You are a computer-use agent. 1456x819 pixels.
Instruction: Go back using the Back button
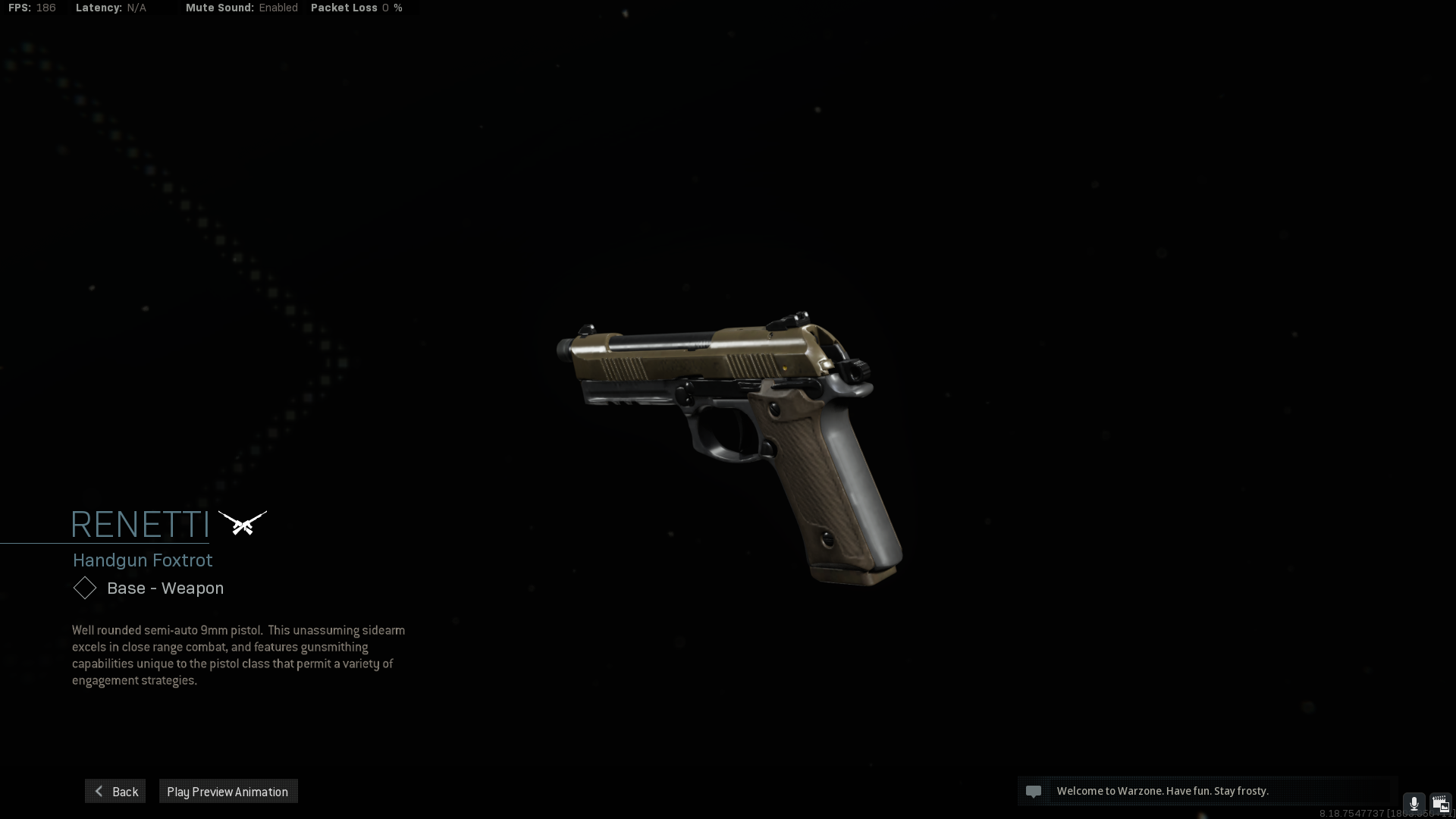coord(115,791)
